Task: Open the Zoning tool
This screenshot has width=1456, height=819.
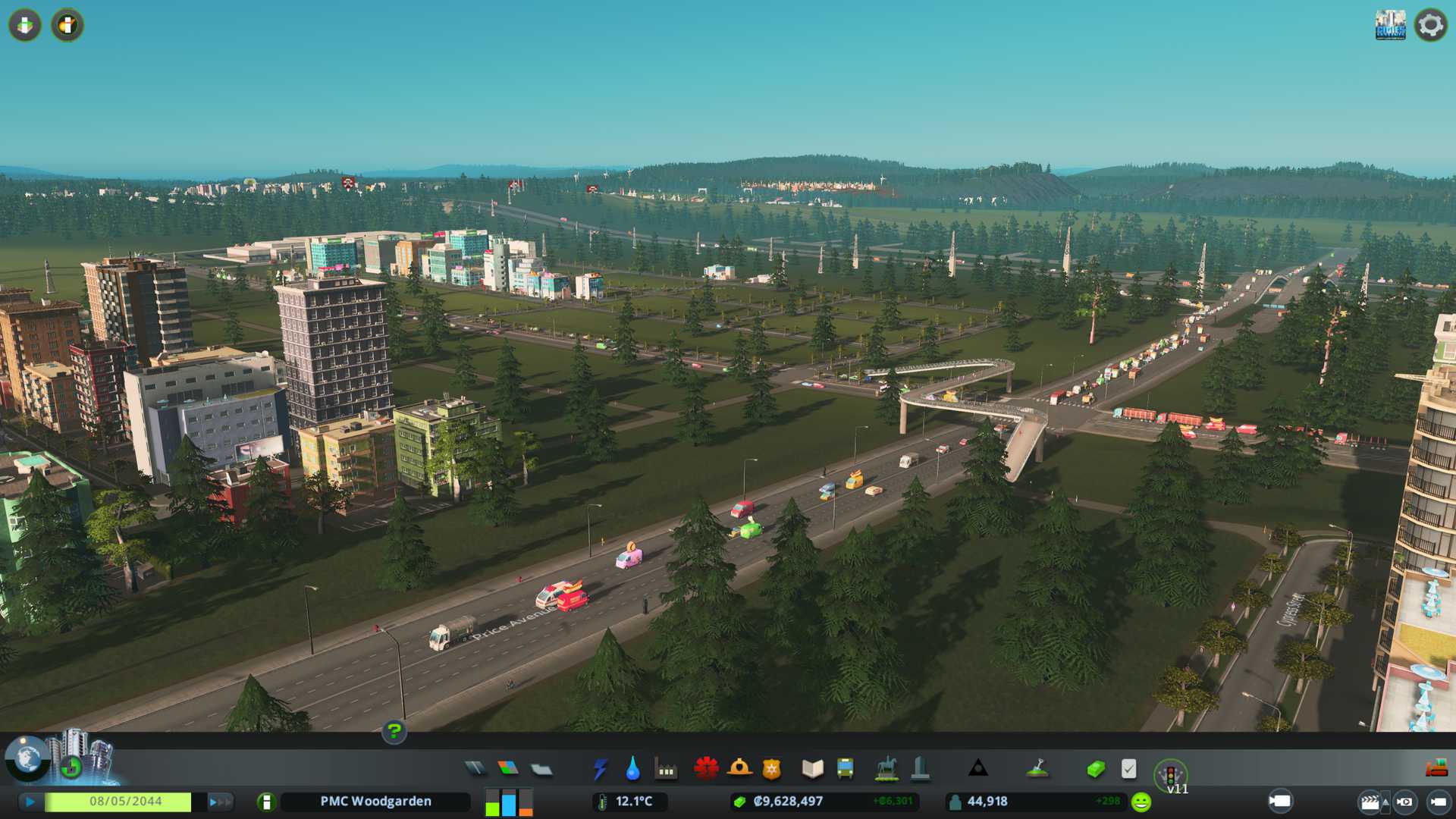Action: (x=508, y=769)
